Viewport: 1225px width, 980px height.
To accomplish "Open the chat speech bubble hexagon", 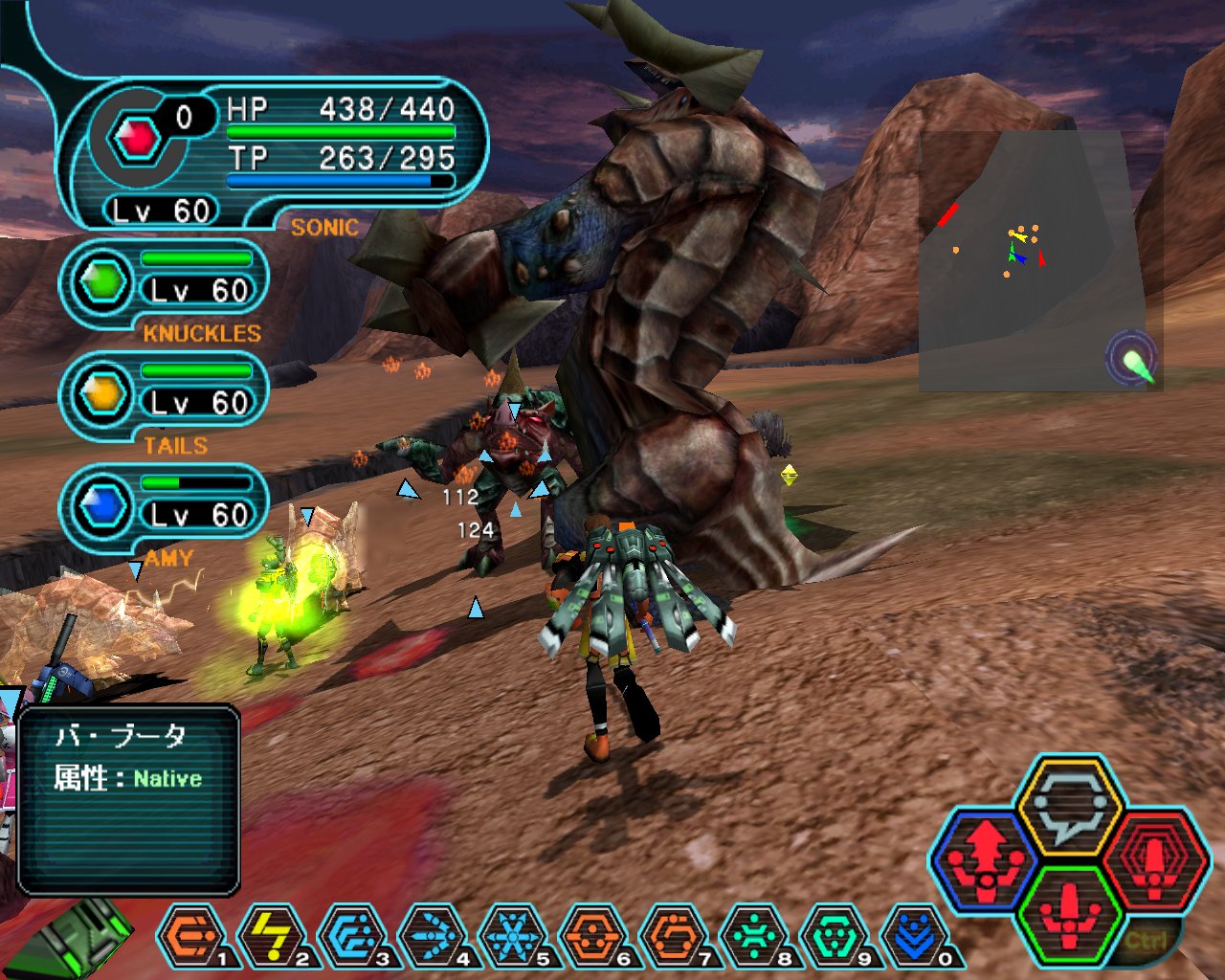I will 1069,804.
